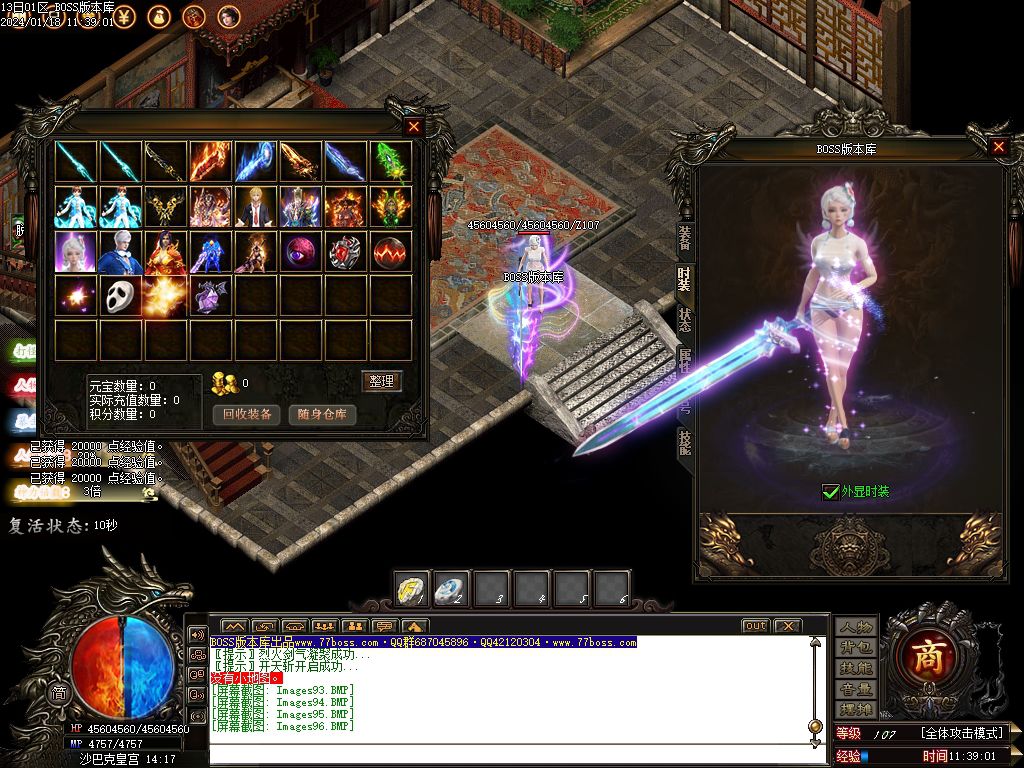The image size is (1024, 768).
Task: Select the green feather sword item
Action: (x=391, y=161)
